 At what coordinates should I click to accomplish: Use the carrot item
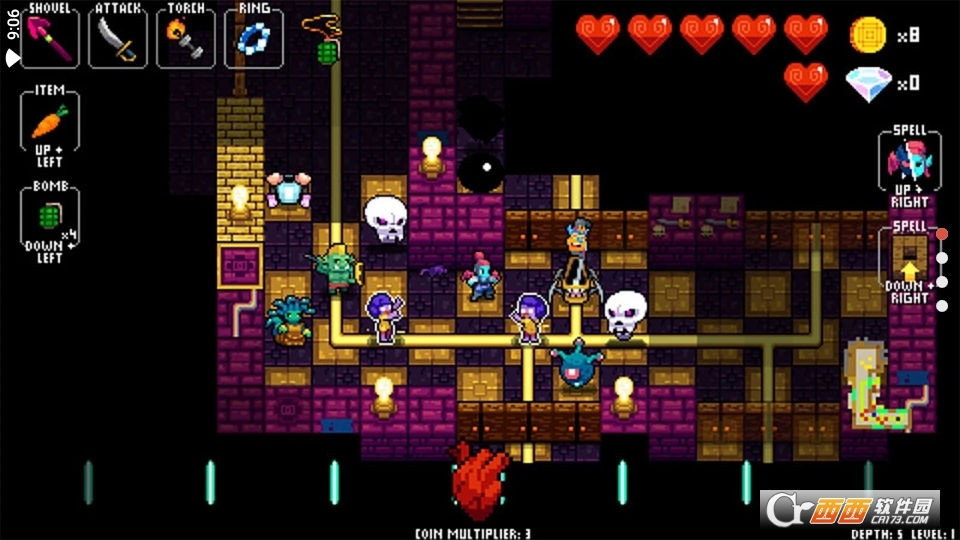pos(49,124)
